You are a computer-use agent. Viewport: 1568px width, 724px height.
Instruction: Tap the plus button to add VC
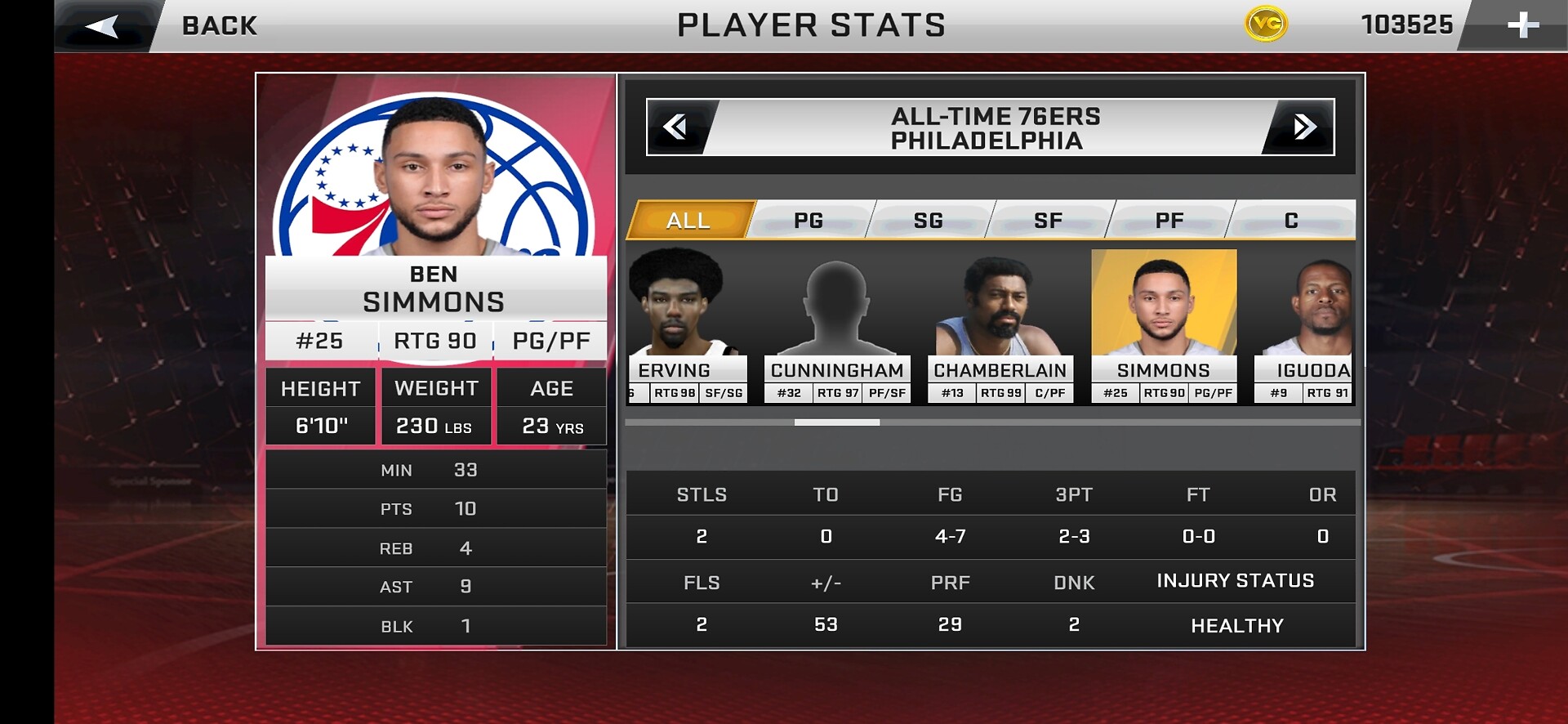pyautogui.click(x=1522, y=25)
